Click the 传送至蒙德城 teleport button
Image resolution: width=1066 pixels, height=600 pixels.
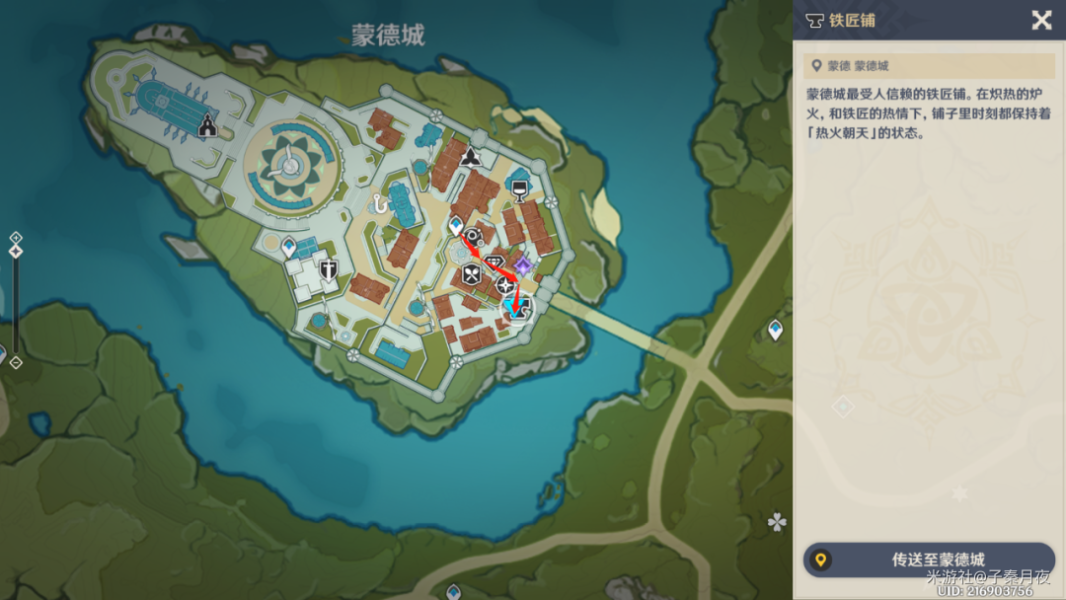pyautogui.click(x=929, y=560)
